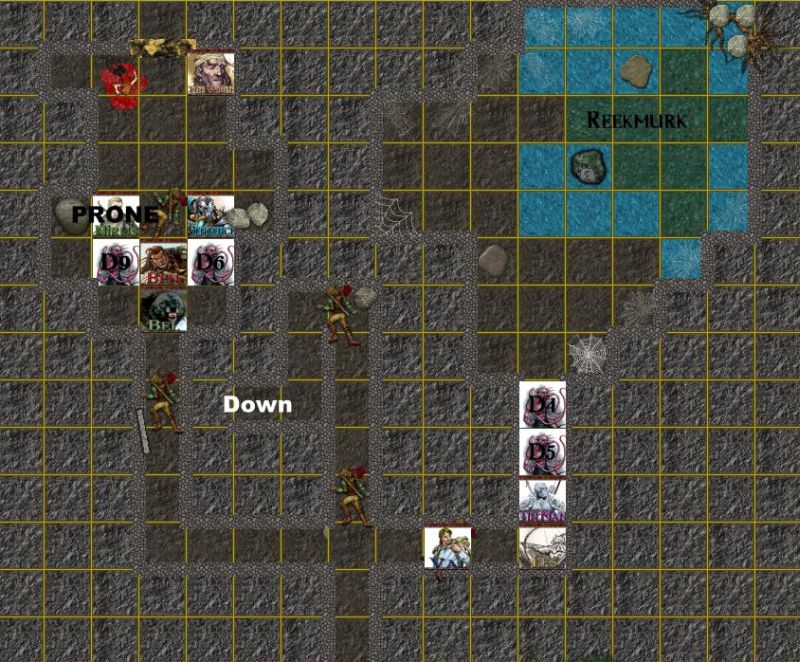Choose the white archer token with bow
Viewport: 800px width, 662px height.
coord(542,547)
